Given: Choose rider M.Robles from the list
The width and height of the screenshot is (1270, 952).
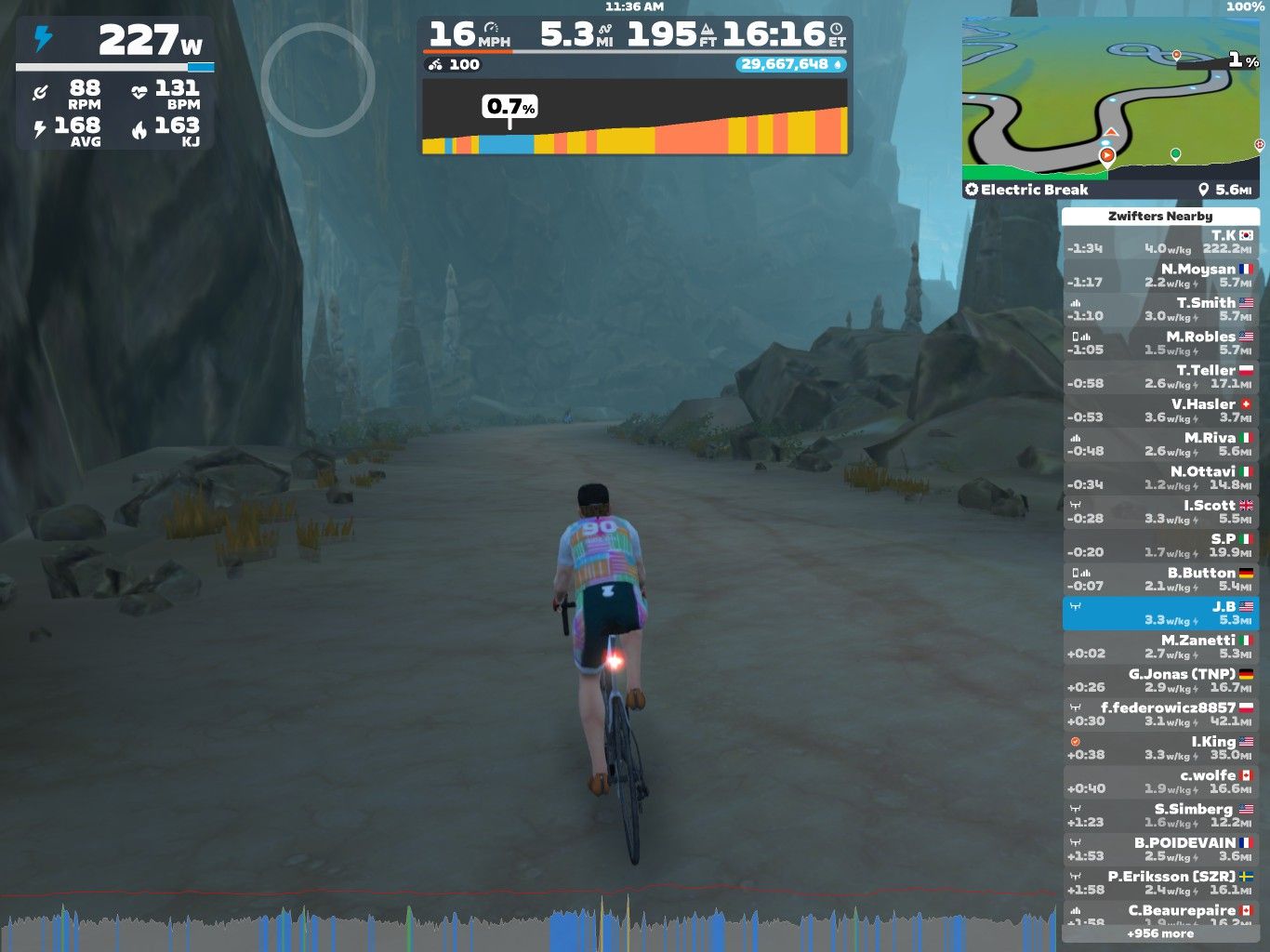Looking at the screenshot, I should tap(1160, 343).
